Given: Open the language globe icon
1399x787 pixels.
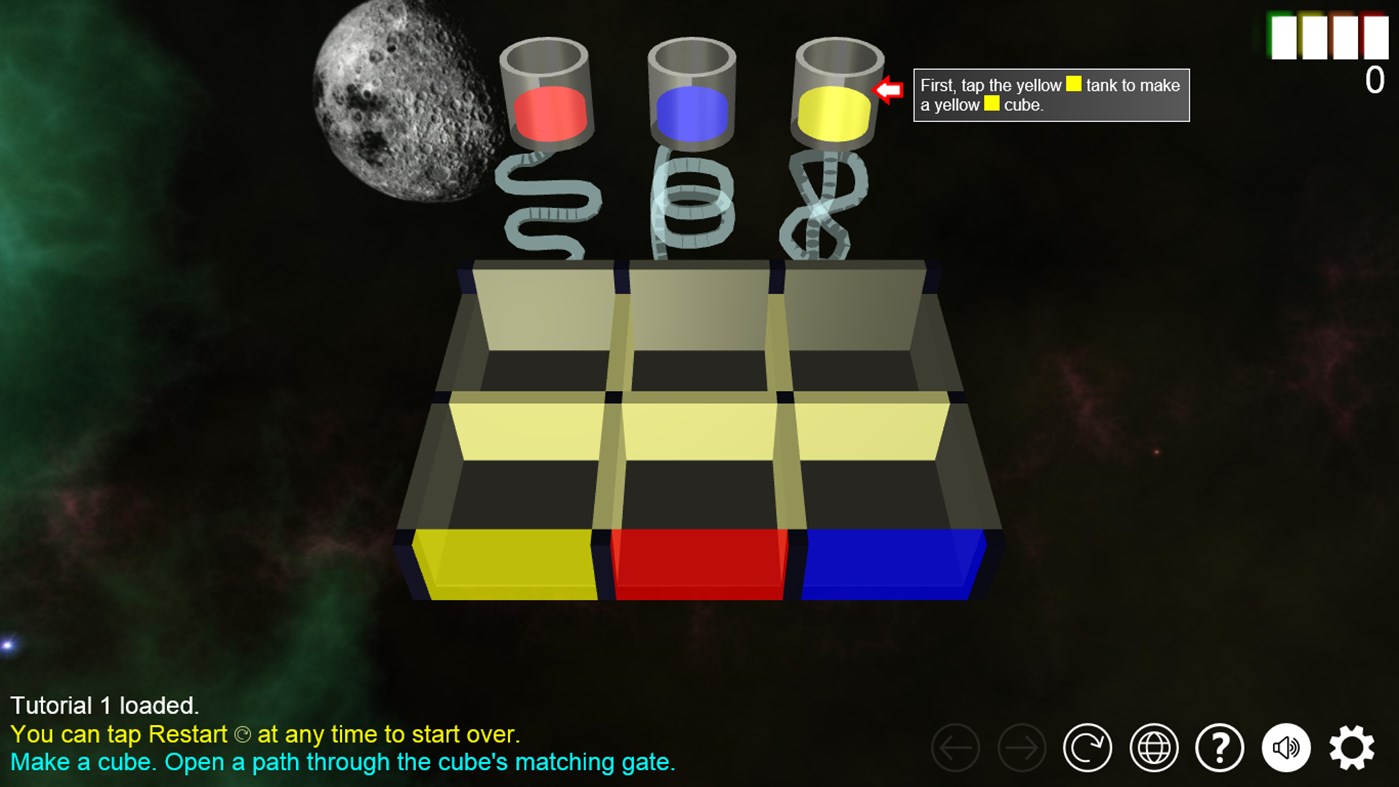Looking at the screenshot, I should 1153,747.
